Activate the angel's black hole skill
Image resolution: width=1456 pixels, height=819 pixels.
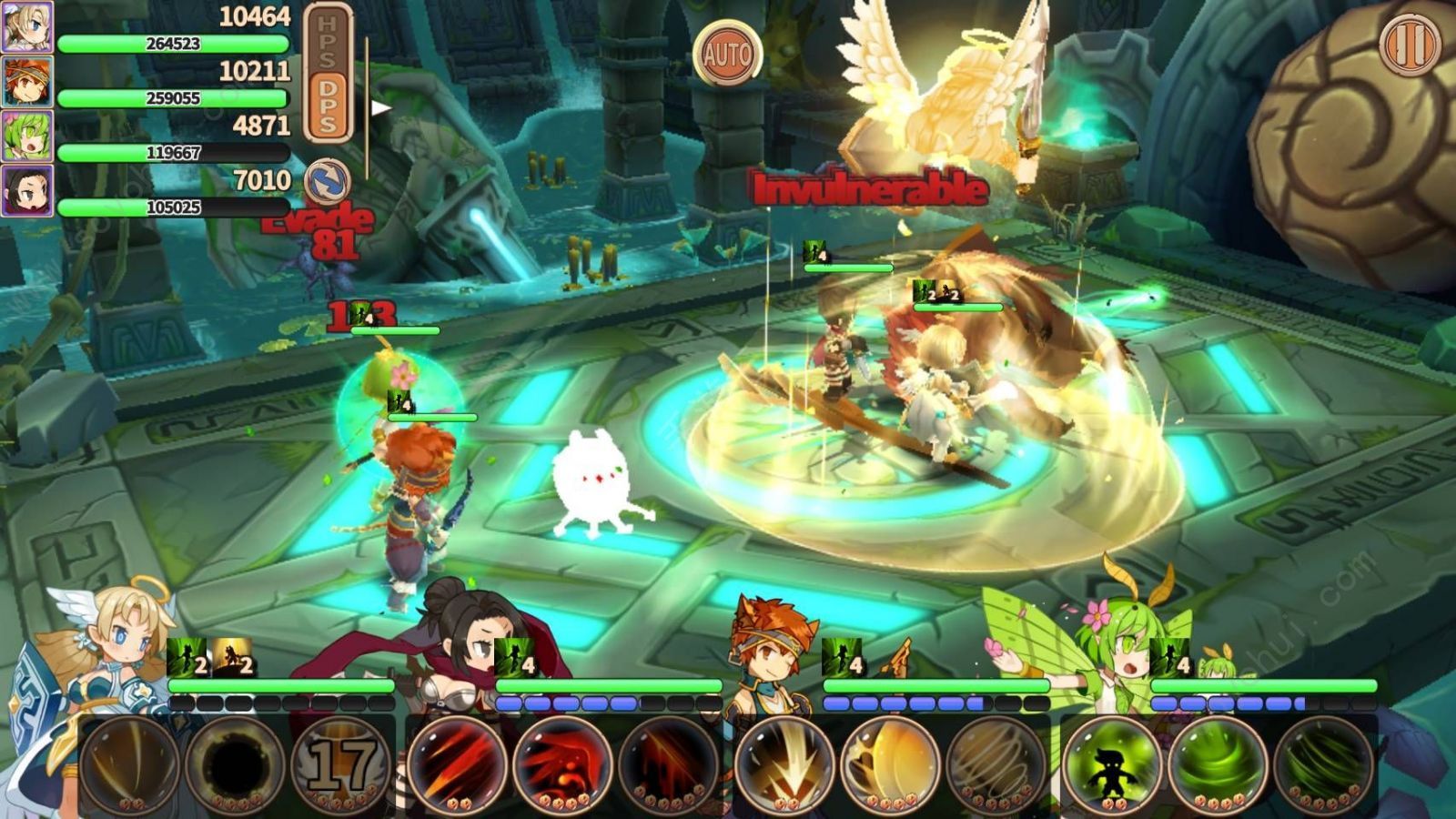[234, 764]
